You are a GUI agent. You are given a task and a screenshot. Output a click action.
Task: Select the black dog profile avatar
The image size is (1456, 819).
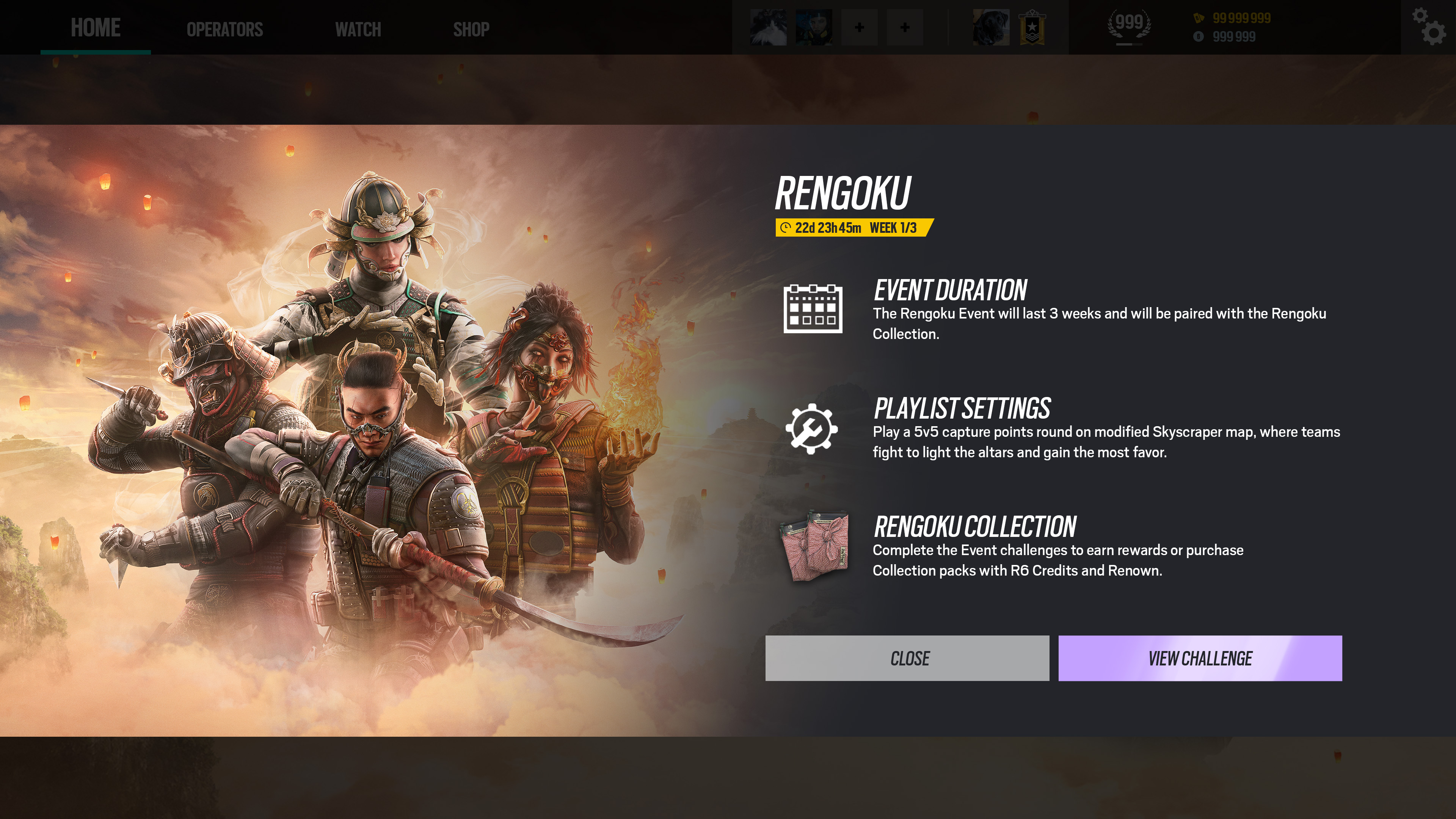click(x=991, y=27)
